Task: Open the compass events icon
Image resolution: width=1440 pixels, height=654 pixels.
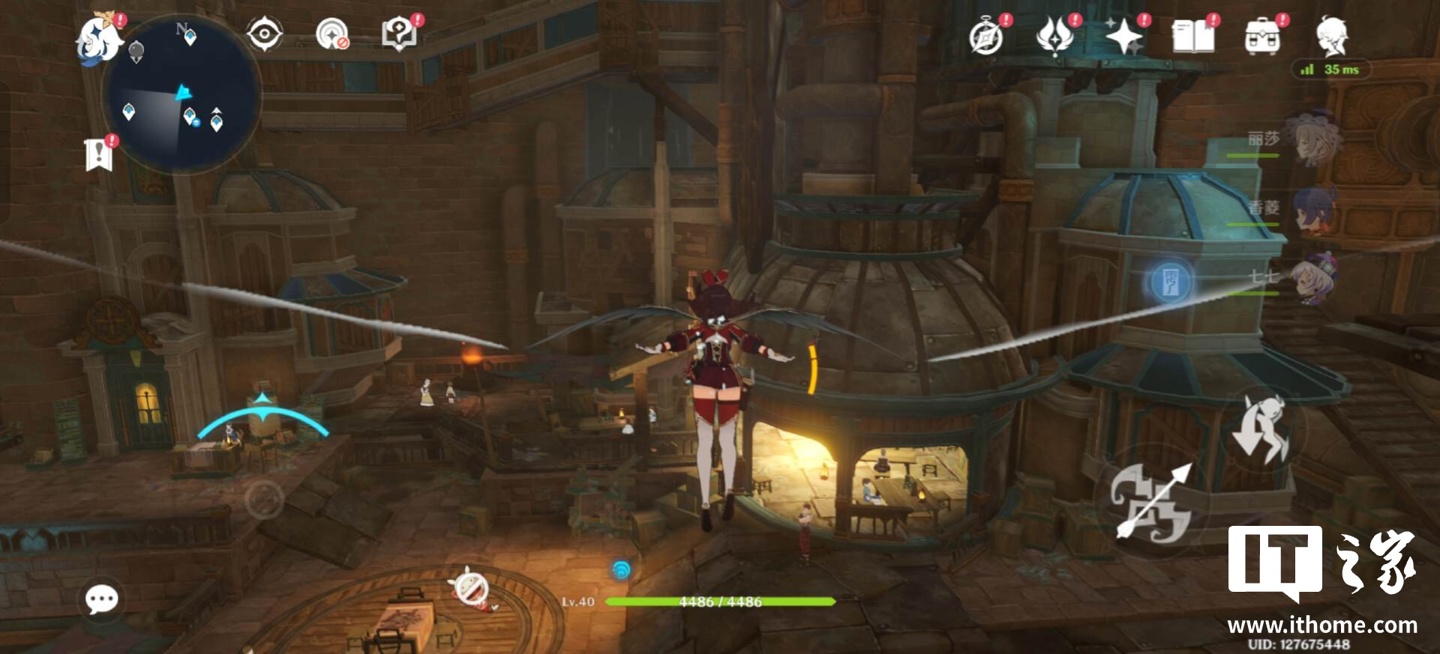Action: click(986, 37)
